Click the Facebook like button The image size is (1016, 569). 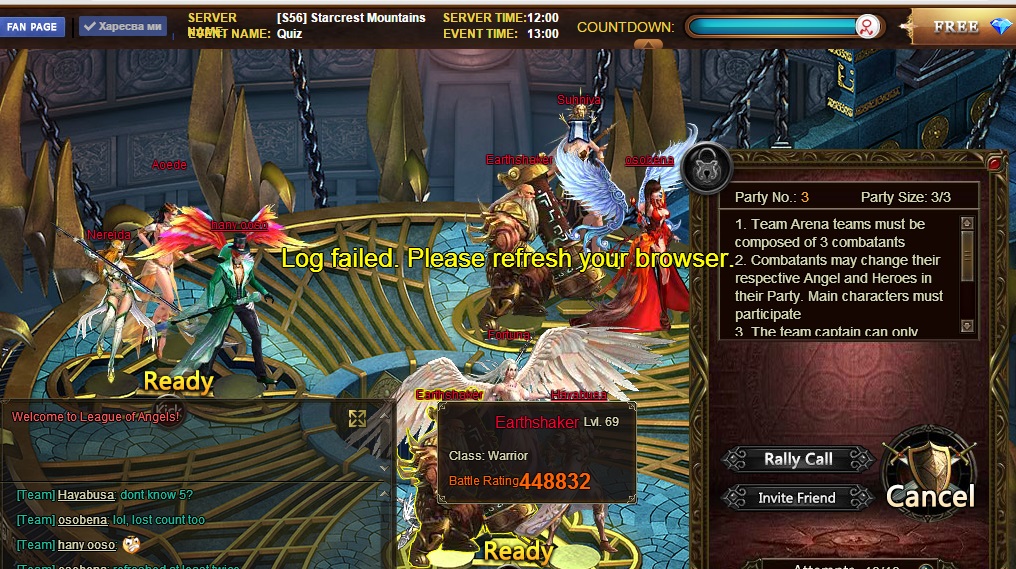point(122,27)
